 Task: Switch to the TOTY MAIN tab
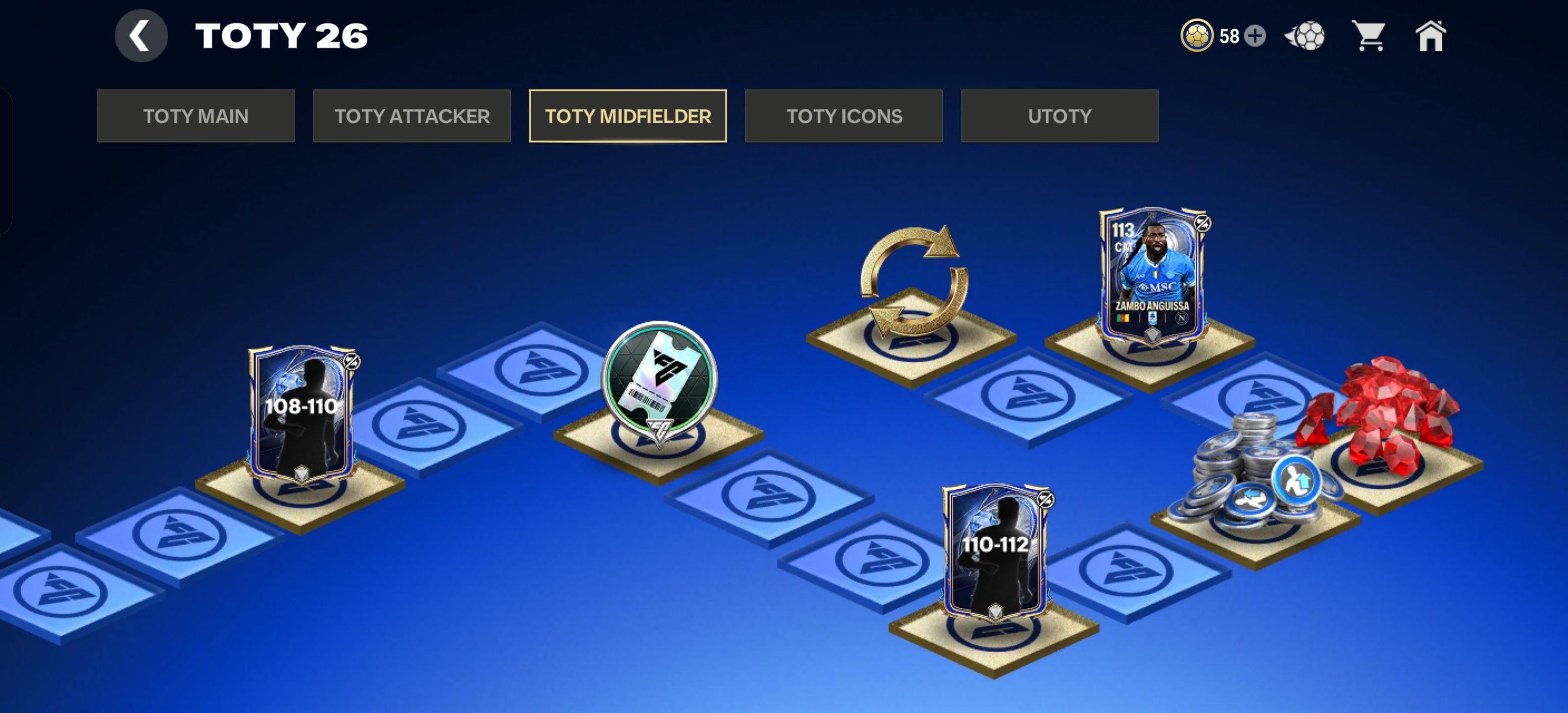point(196,116)
